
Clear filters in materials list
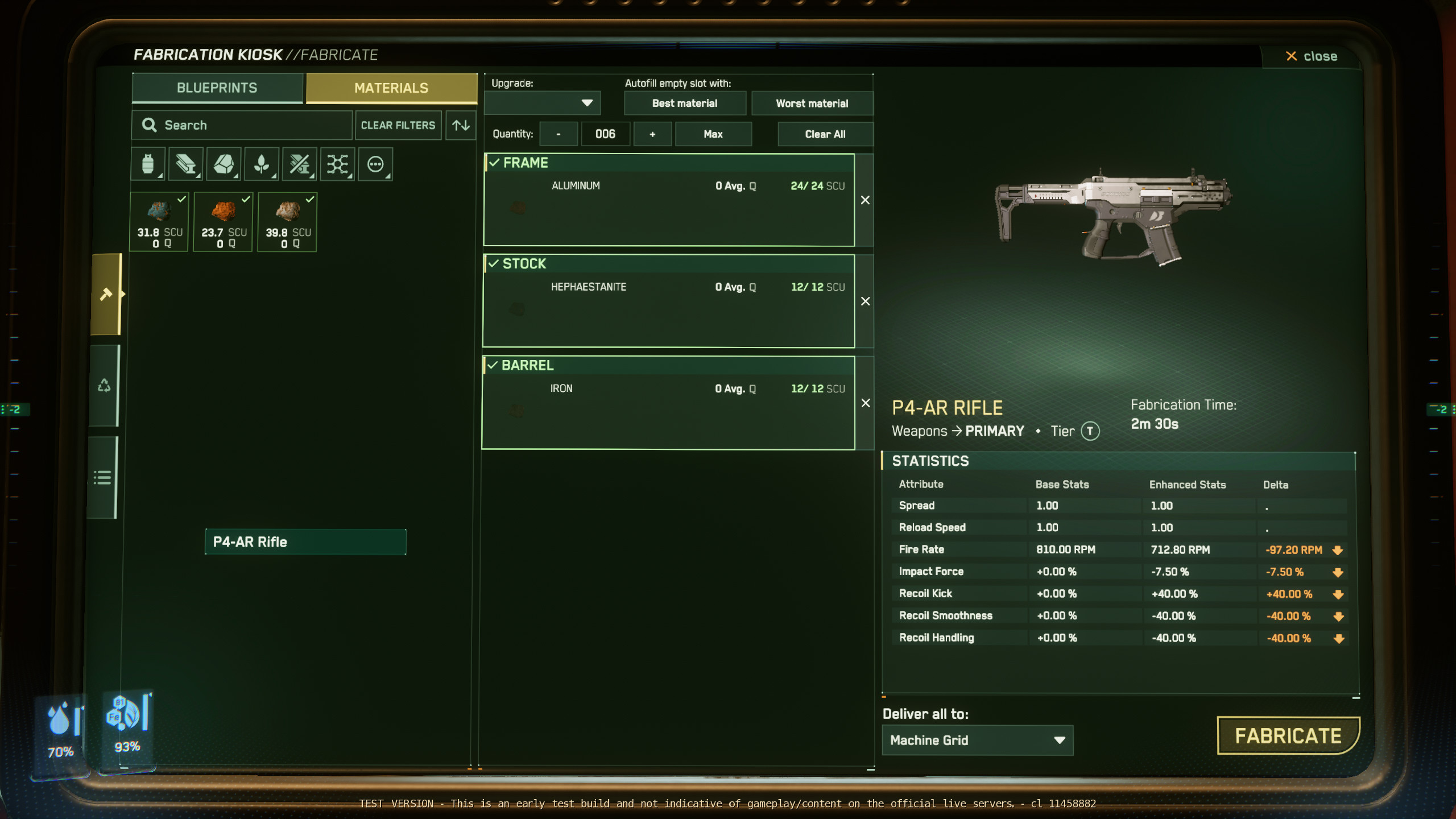pyautogui.click(x=398, y=125)
